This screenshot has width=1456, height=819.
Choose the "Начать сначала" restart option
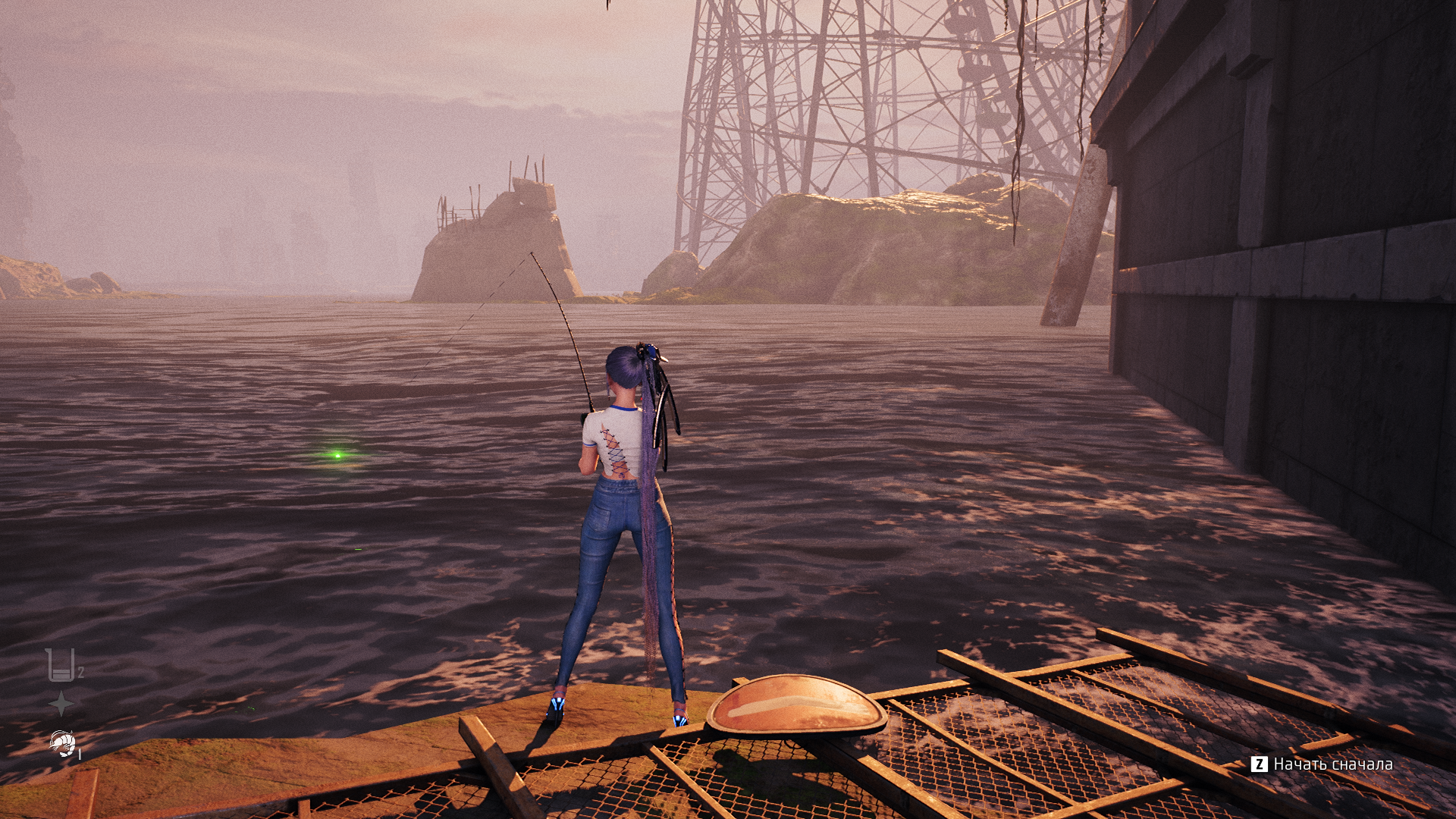point(1323,764)
